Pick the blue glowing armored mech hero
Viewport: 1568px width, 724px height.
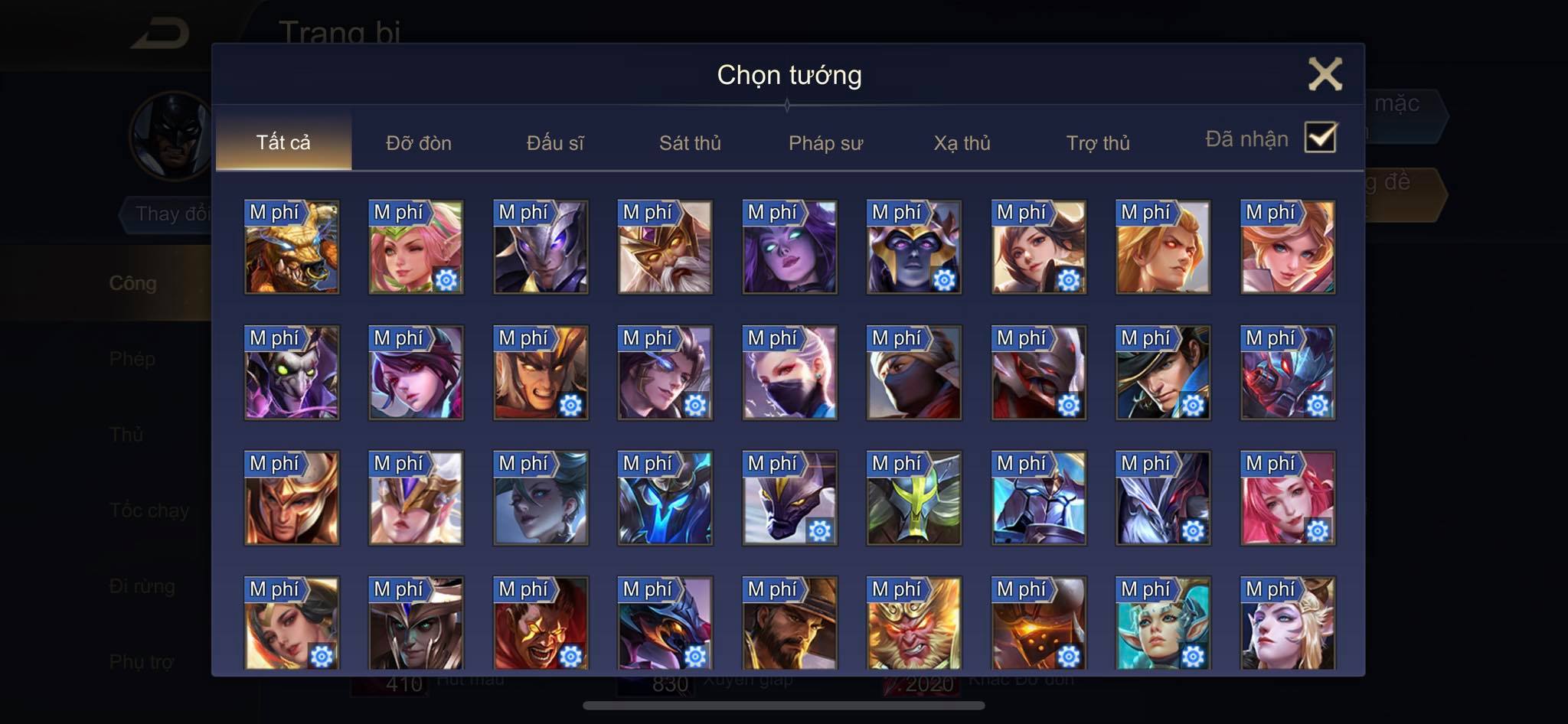(665, 498)
